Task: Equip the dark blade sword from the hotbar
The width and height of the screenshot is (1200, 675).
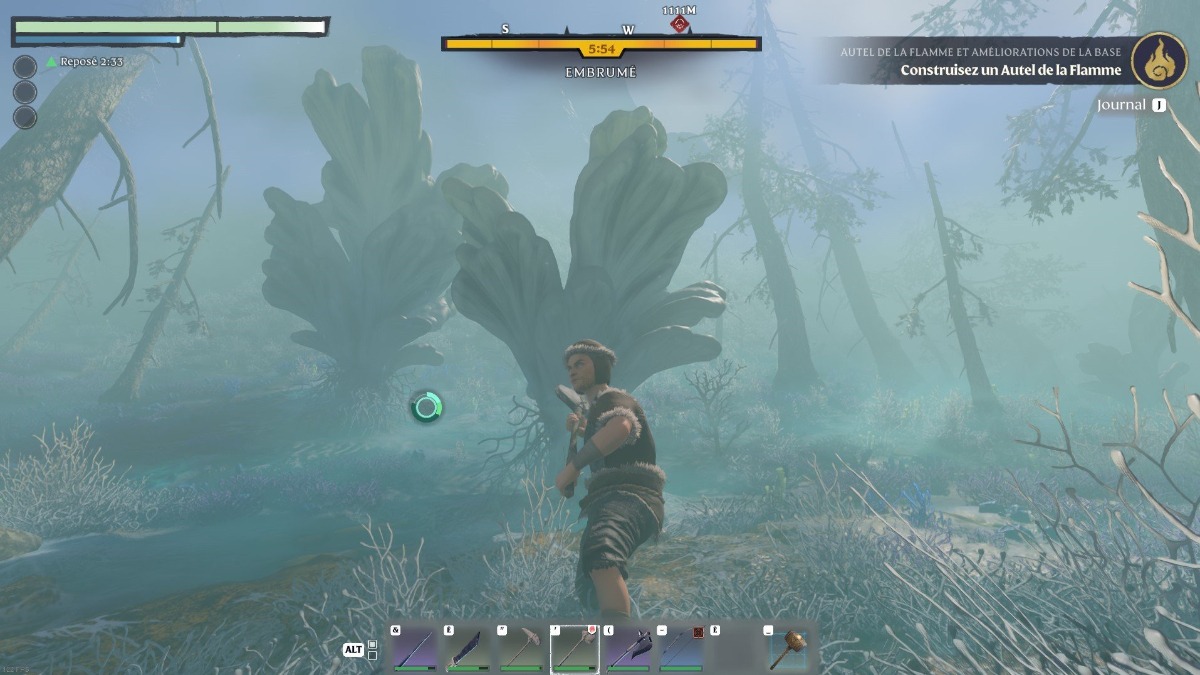Action: 468,649
